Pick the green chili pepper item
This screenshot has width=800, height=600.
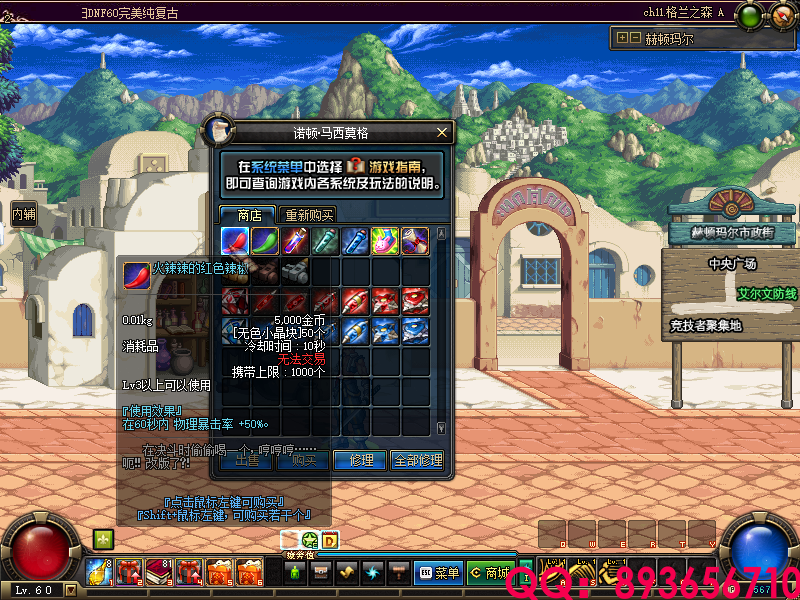click(x=265, y=240)
